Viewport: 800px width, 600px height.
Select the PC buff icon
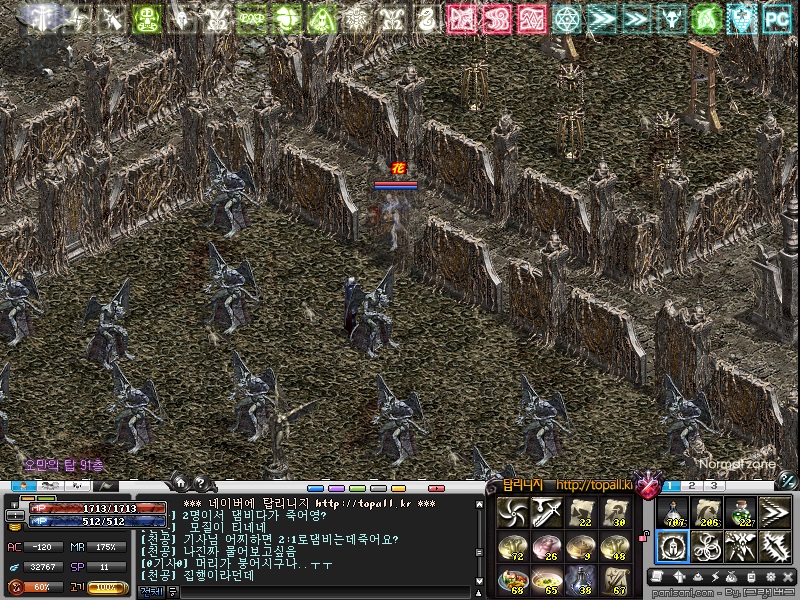pyautogui.click(x=775, y=18)
